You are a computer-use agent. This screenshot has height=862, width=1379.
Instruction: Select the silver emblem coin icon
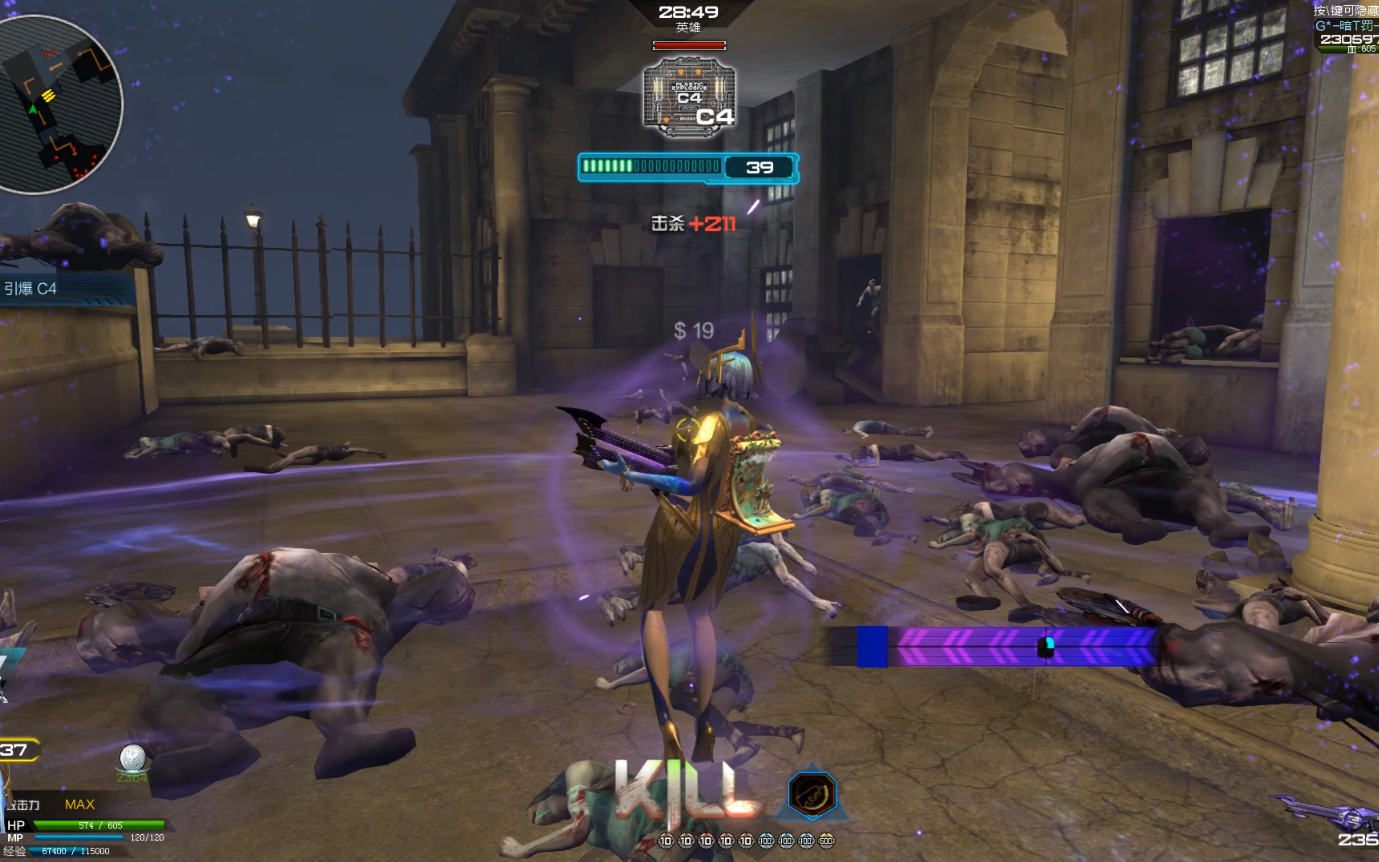[133, 760]
